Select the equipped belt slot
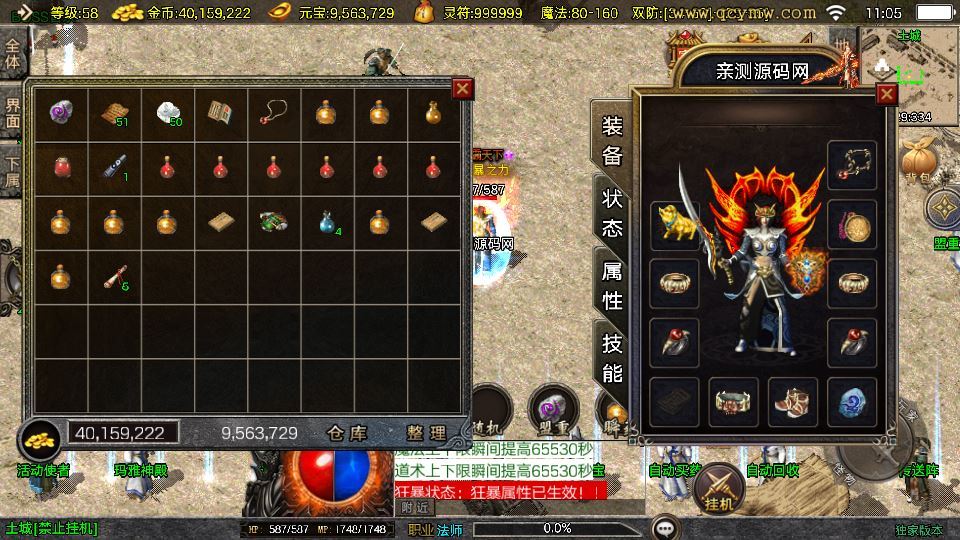Viewport: 960px width, 540px height. (x=733, y=403)
